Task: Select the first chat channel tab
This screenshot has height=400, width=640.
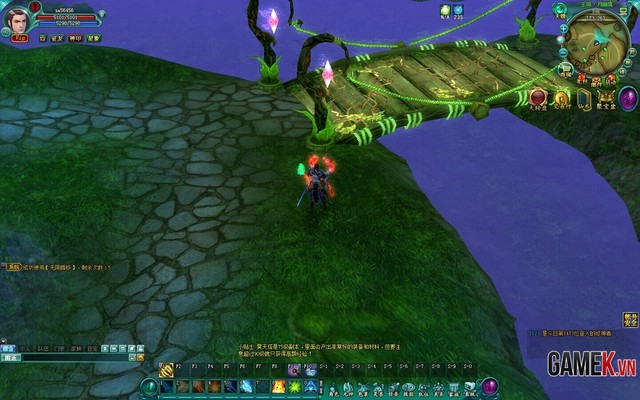Action: pos(8,347)
